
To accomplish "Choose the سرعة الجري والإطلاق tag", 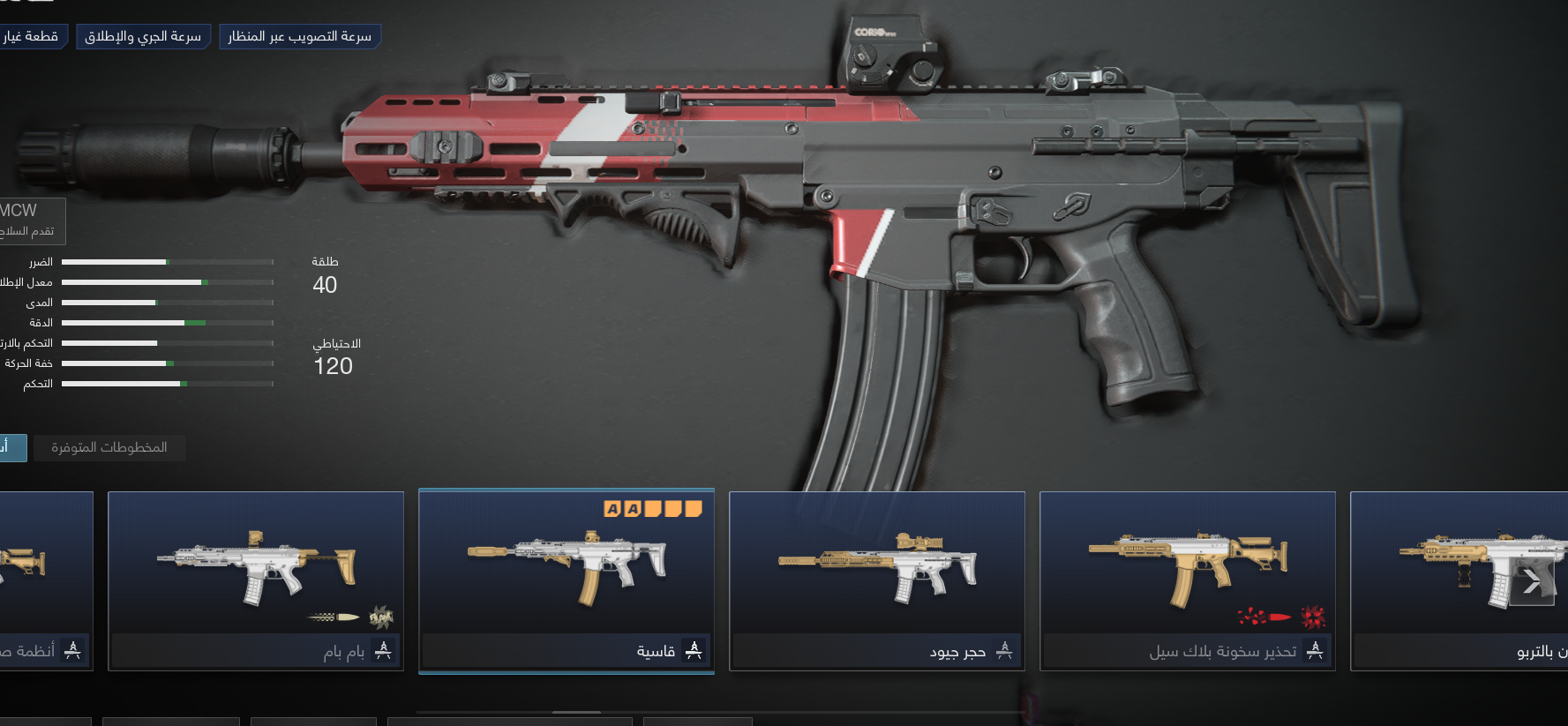I will [x=143, y=36].
